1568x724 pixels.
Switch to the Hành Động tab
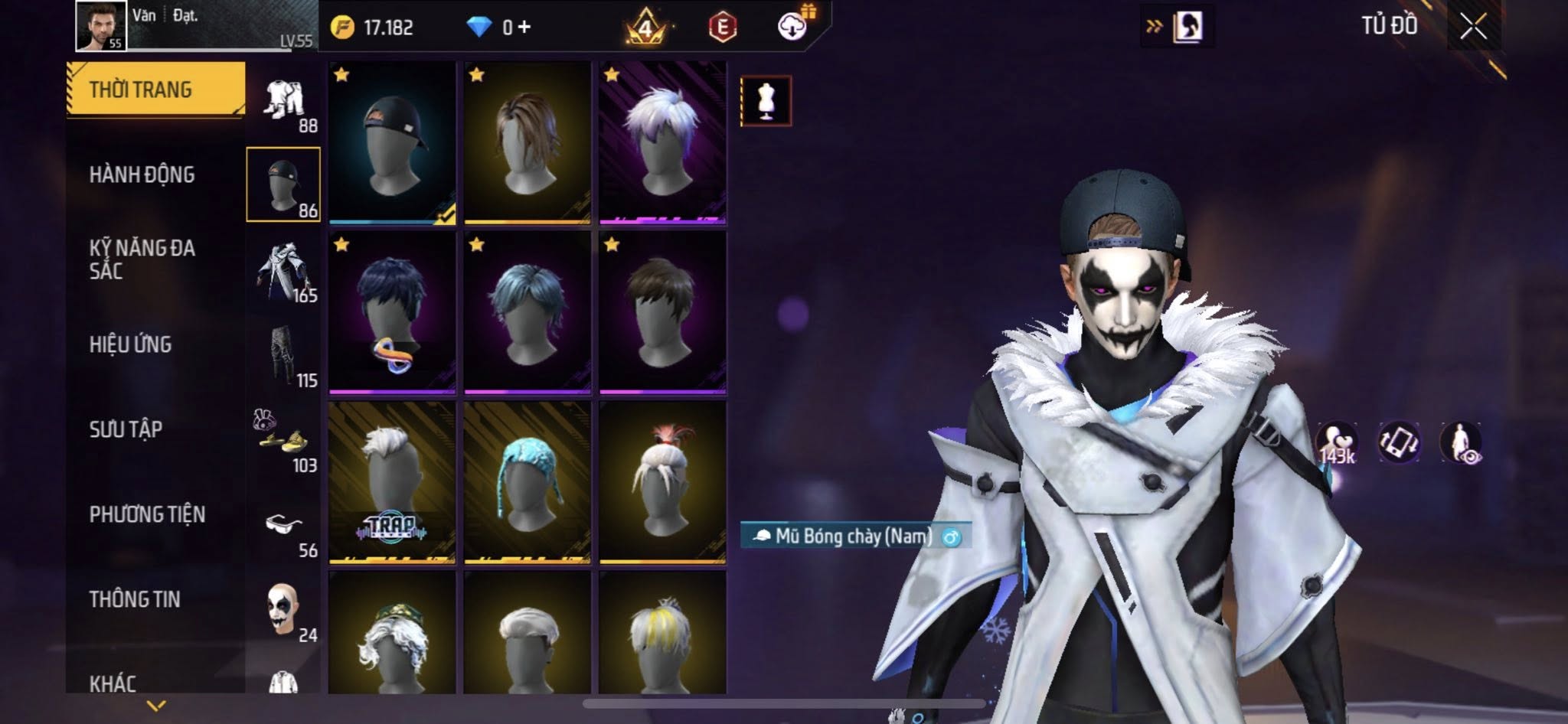click(x=142, y=174)
